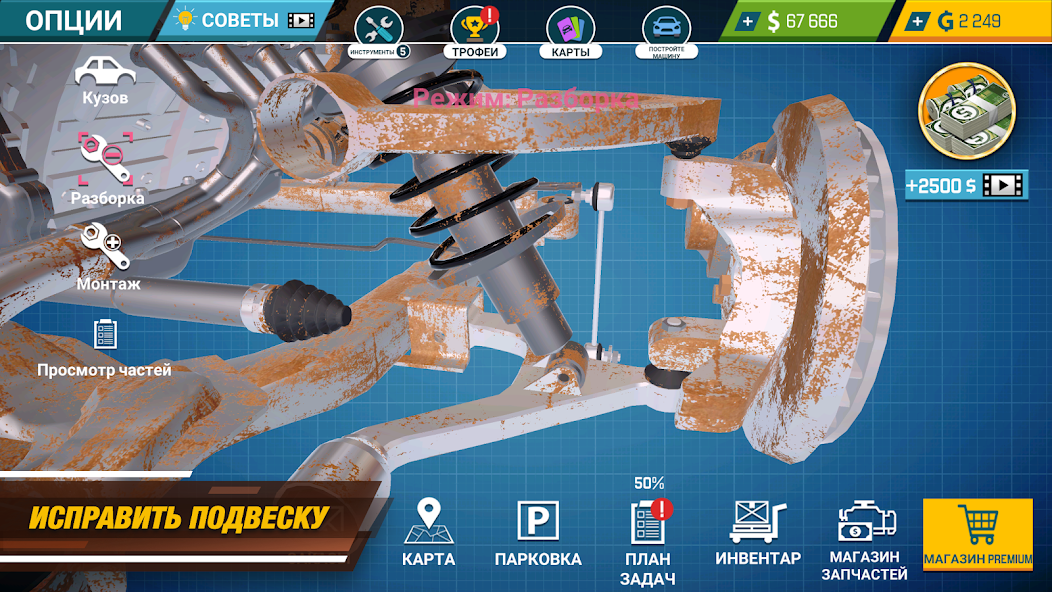Open the МАГАЗИН PREMIUM store
1052x592 pixels.
[977, 535]
